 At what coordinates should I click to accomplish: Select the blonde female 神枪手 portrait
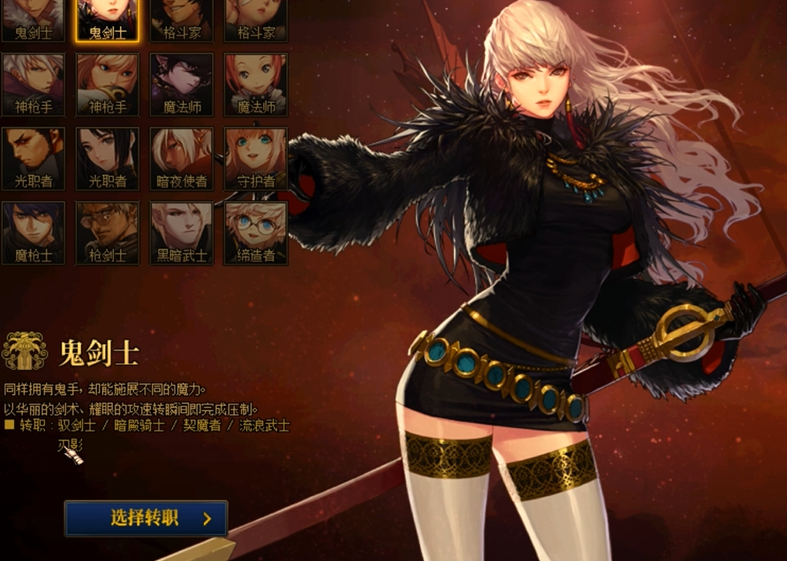[107, 84]
